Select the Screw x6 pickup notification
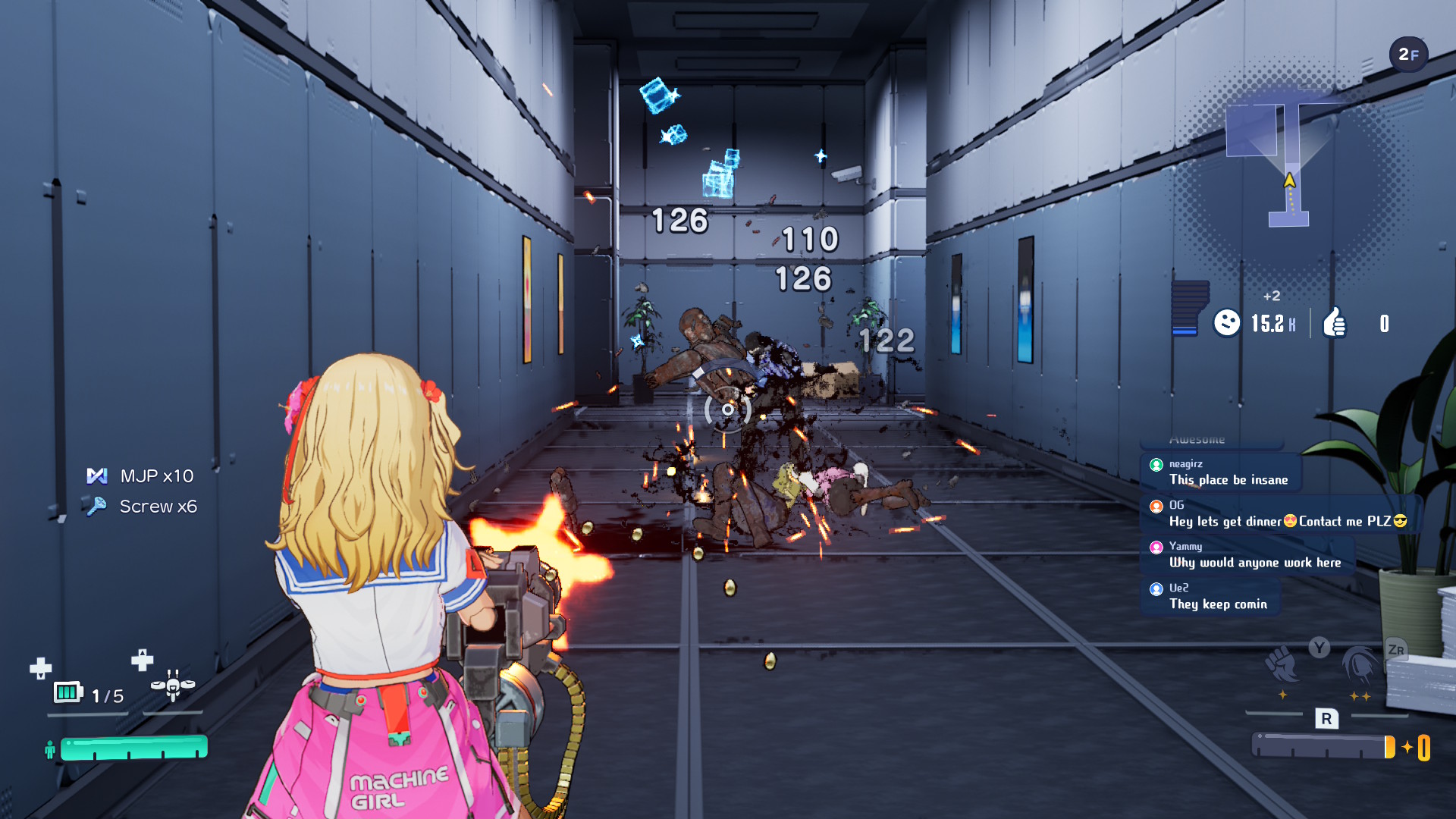1456x819 pixels. [143, 507]
